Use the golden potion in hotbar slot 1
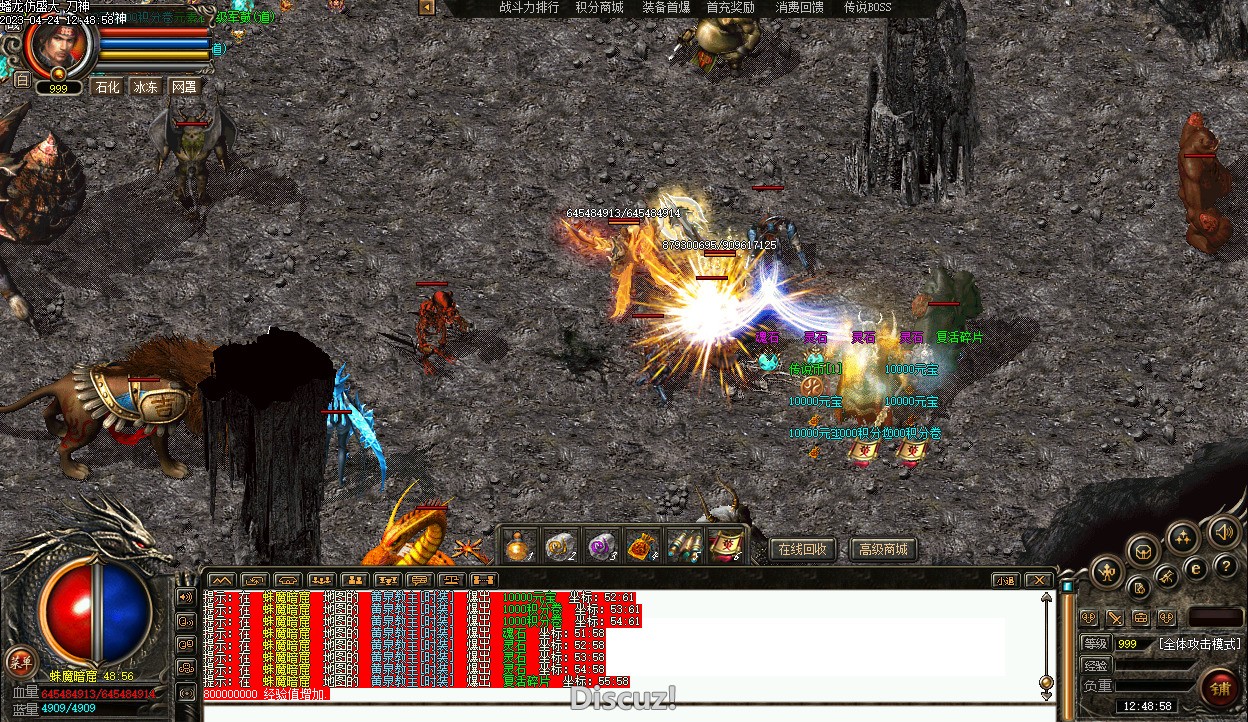 [518, 546]
